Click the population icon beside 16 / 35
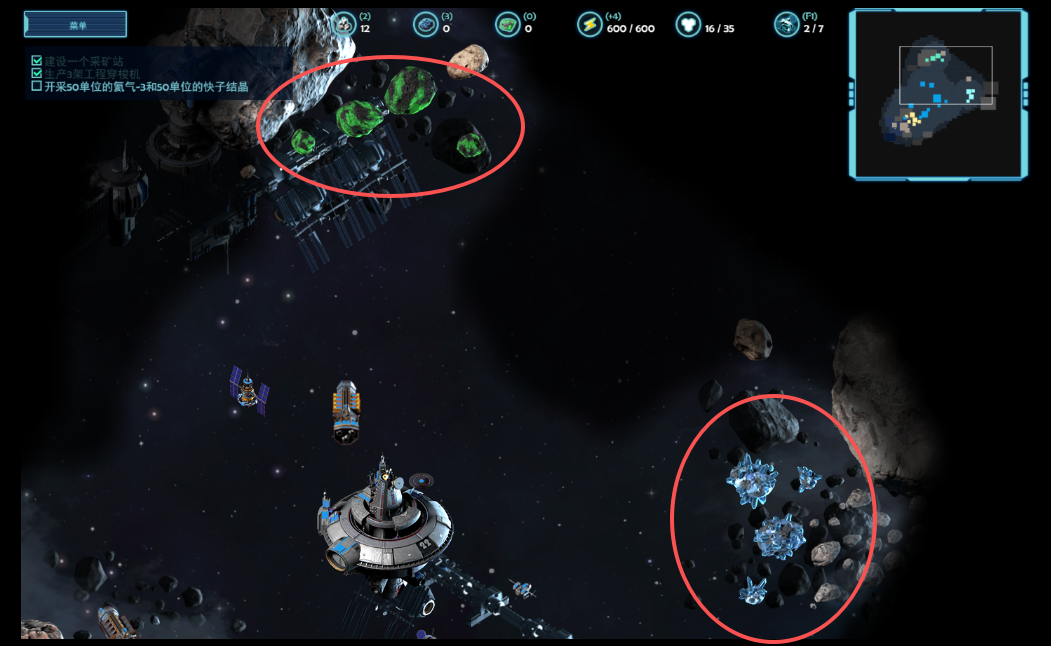Image resolution: width=1051 pixels, height=646 pixels. coord(688,24)
